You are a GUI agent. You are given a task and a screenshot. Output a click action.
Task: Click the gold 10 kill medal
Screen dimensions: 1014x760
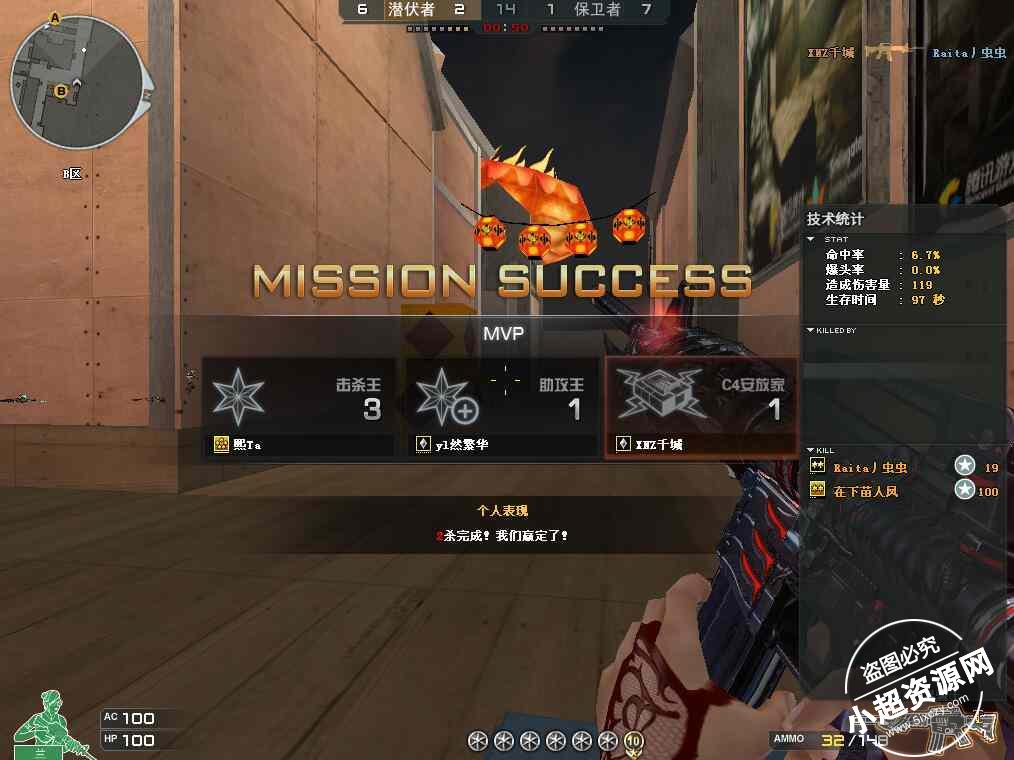[x=633, y=741]
